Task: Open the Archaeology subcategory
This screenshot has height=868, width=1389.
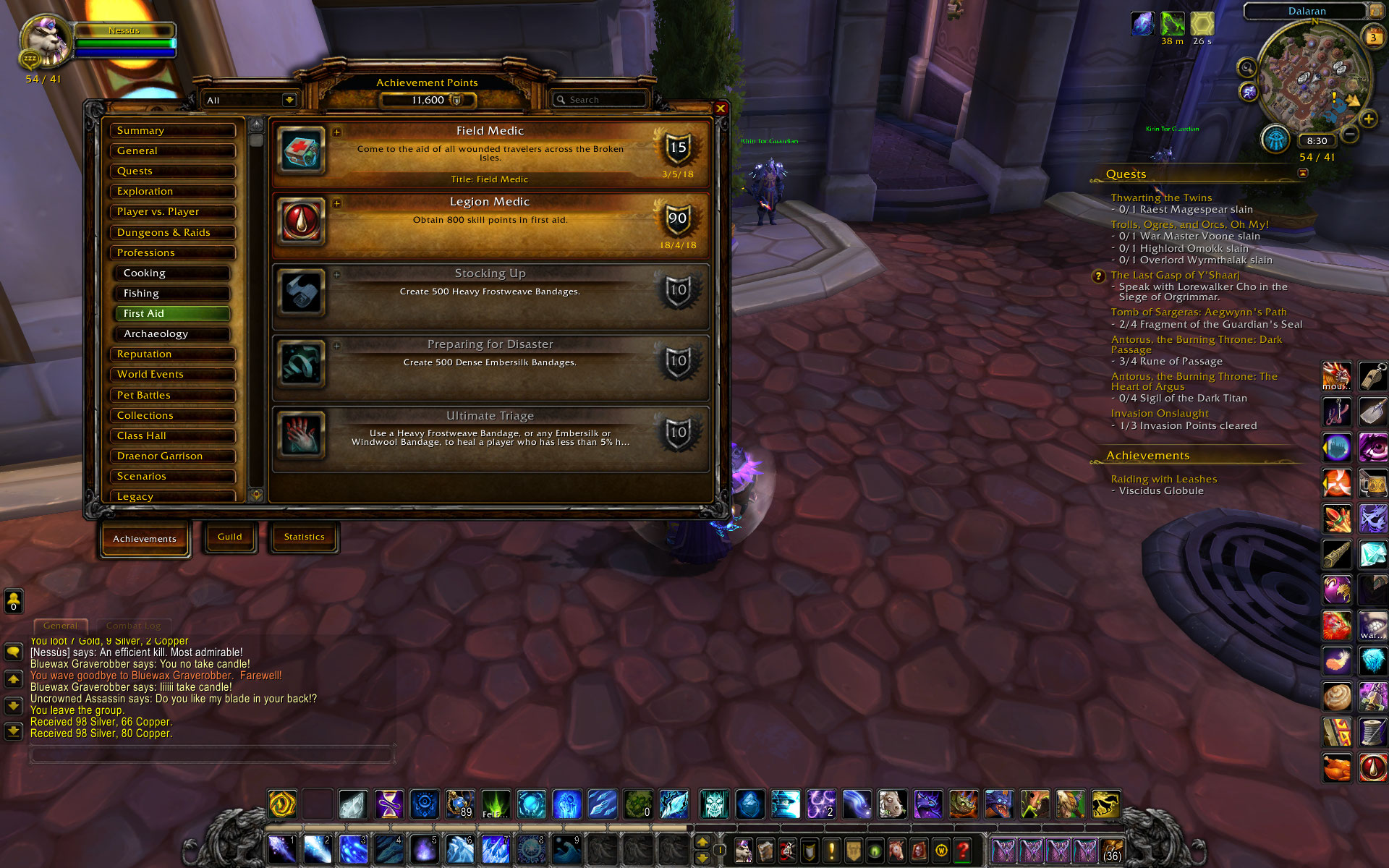Action: [x=172, y=334]
